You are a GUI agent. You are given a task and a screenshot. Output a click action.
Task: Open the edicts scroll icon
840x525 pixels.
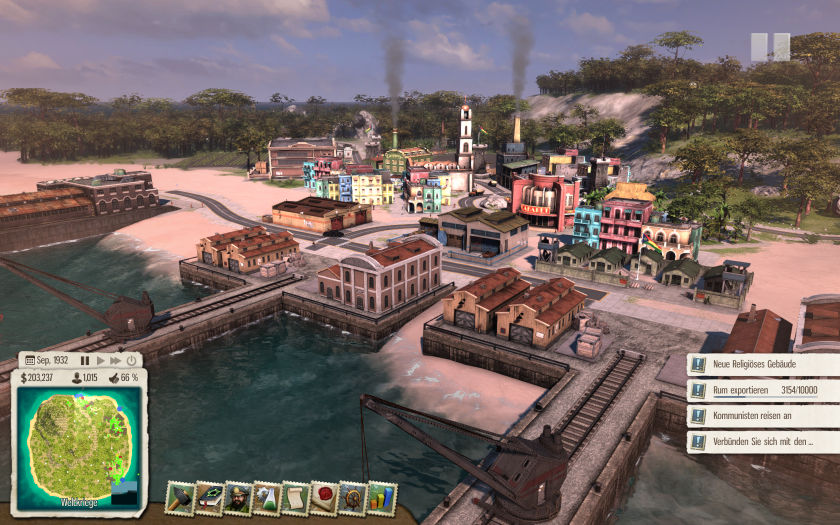(295, 497)
